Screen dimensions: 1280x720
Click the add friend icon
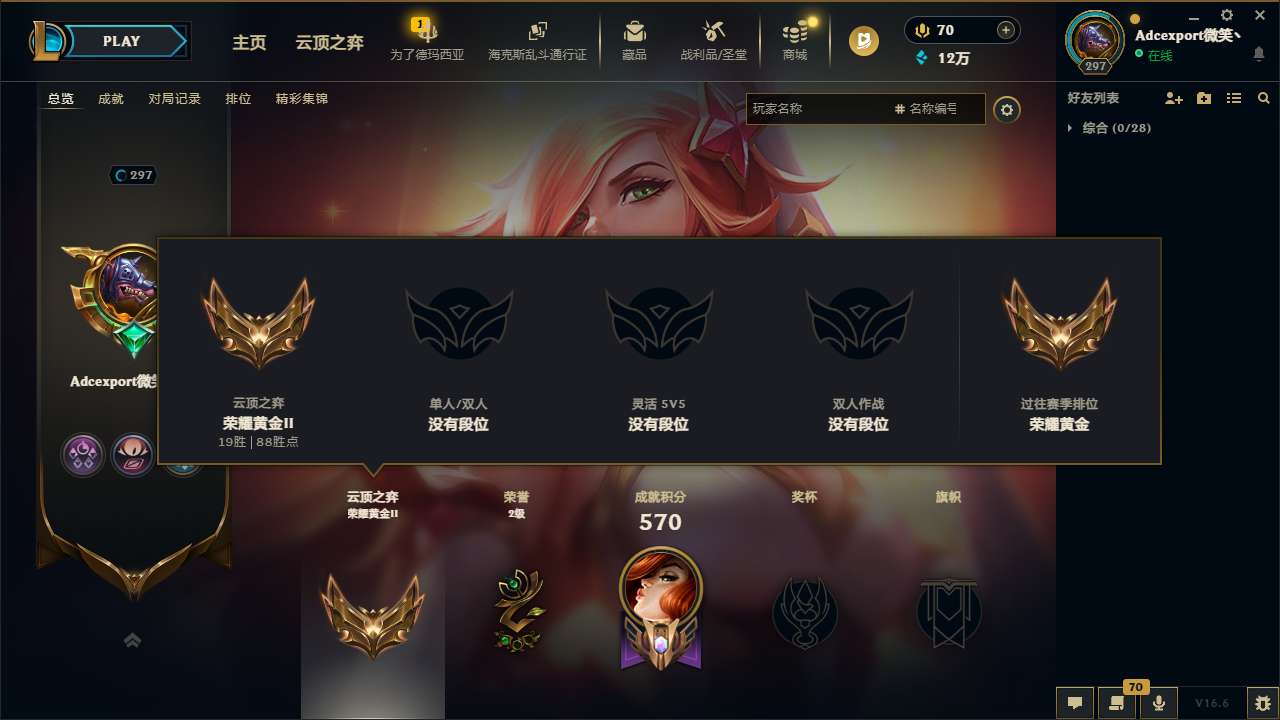1171,98
